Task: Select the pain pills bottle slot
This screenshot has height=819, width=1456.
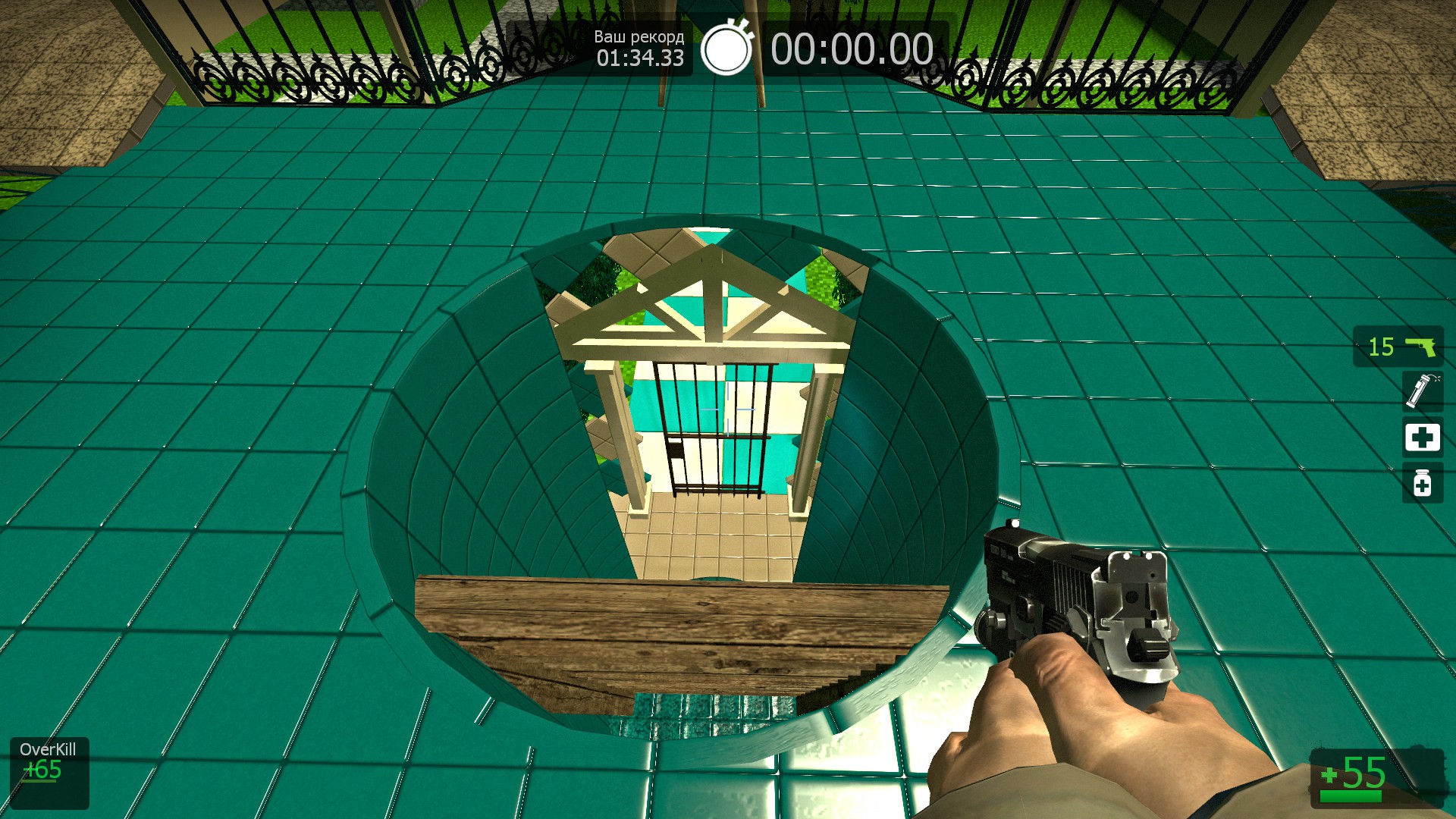Action: pos(1422,483)
